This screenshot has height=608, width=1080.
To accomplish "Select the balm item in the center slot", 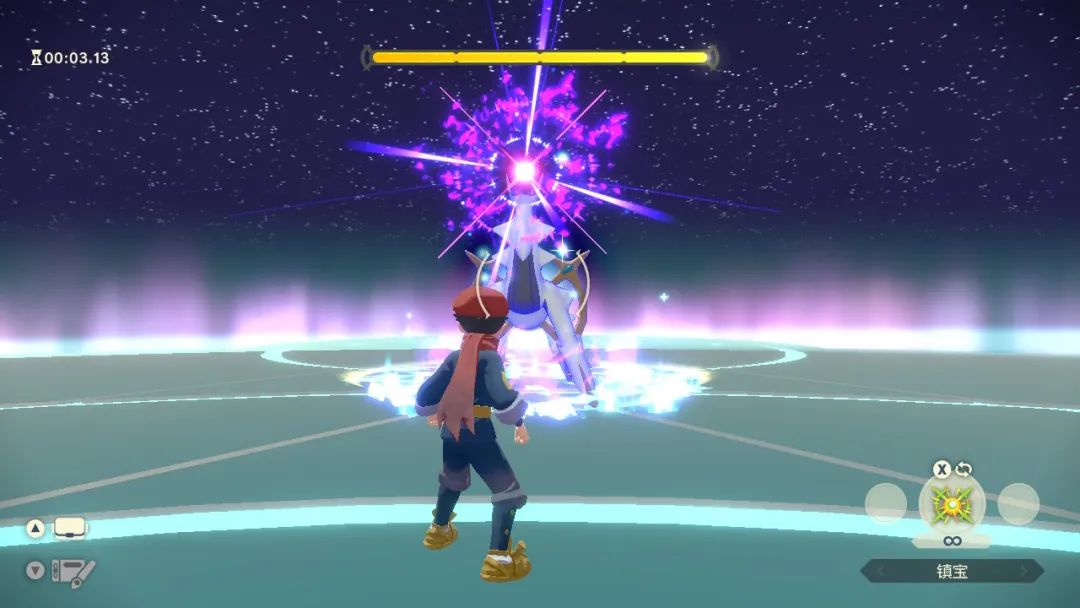I will 952,504.
